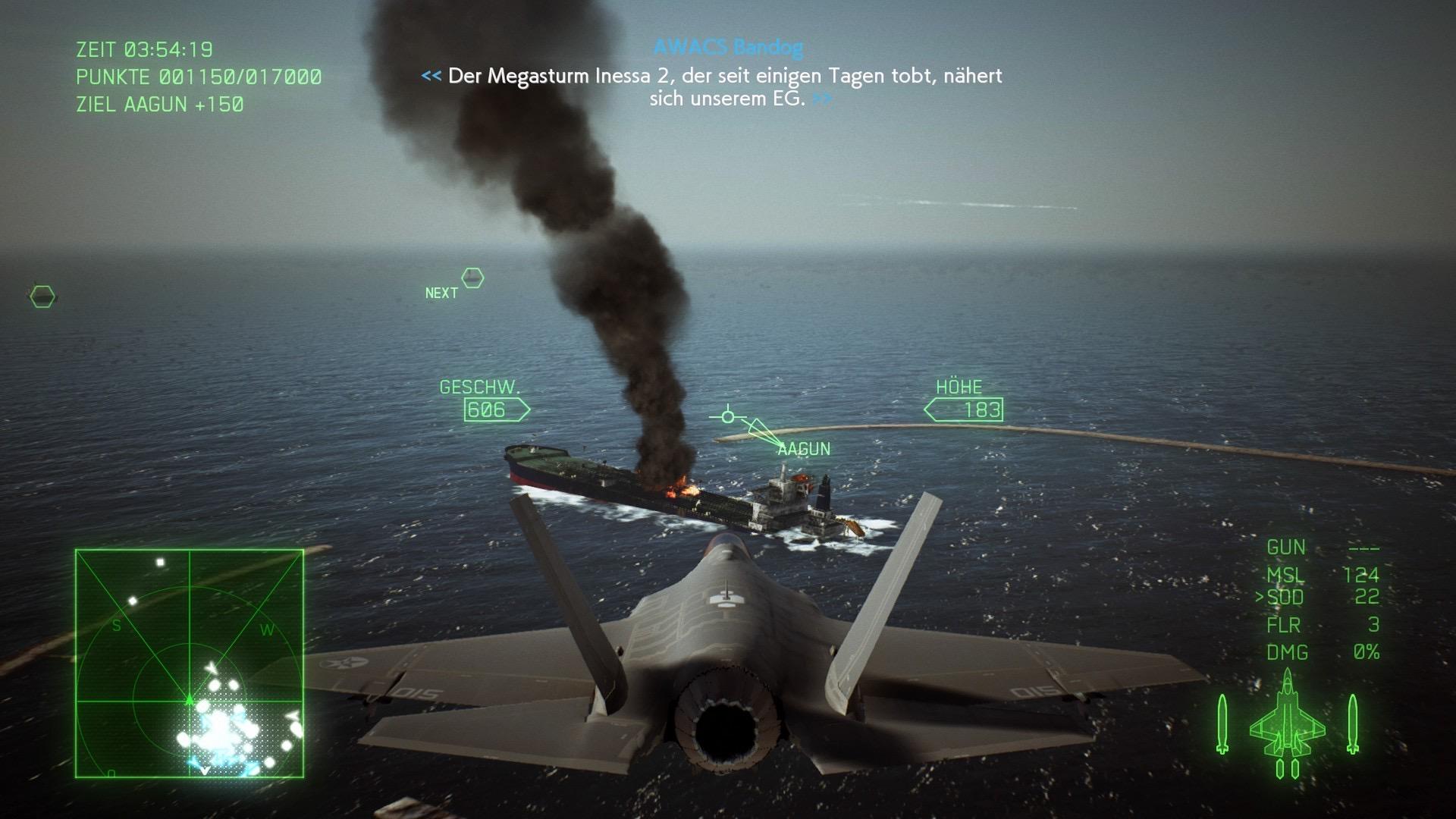Select the NEXT hexagon target marker
This screenshot has height=819, width=1456.
[472, 278]
